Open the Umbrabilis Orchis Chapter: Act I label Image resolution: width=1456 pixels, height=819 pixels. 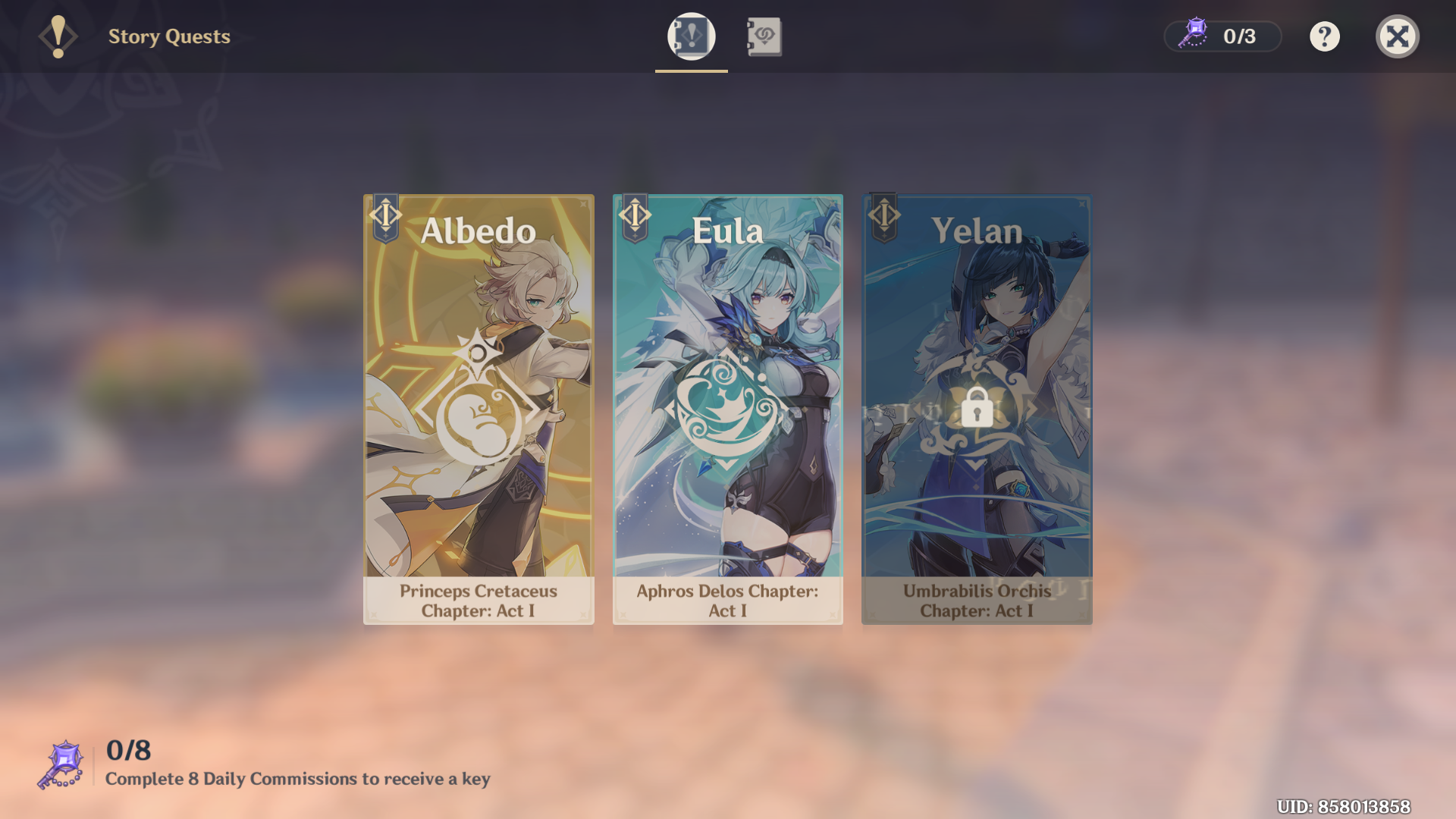click(976, 601)
